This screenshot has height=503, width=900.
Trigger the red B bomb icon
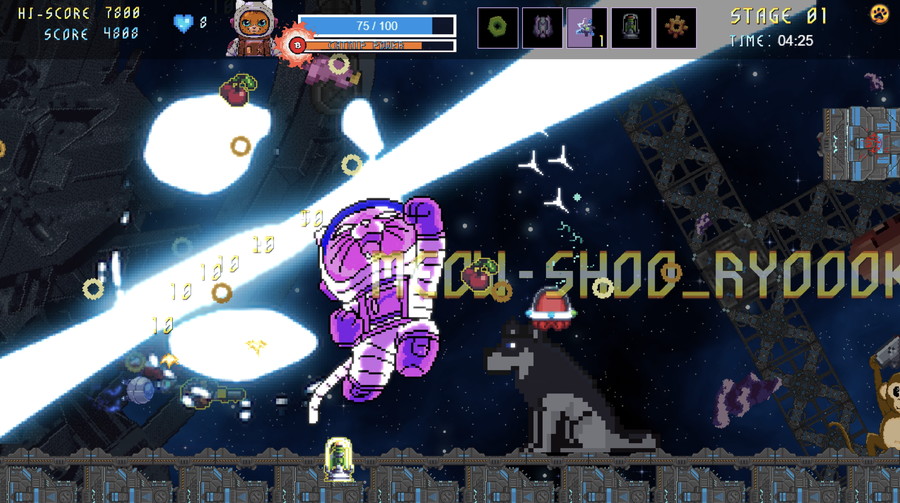coord(294,44)
